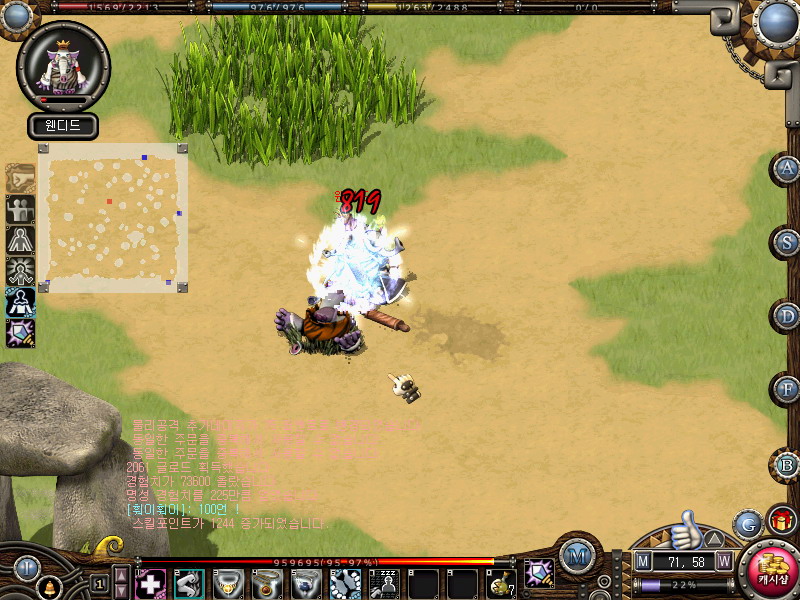This screenshot has width=800, height=600.
Task: Click the small M button beside coordinates
Action: (x=643, y=561)
